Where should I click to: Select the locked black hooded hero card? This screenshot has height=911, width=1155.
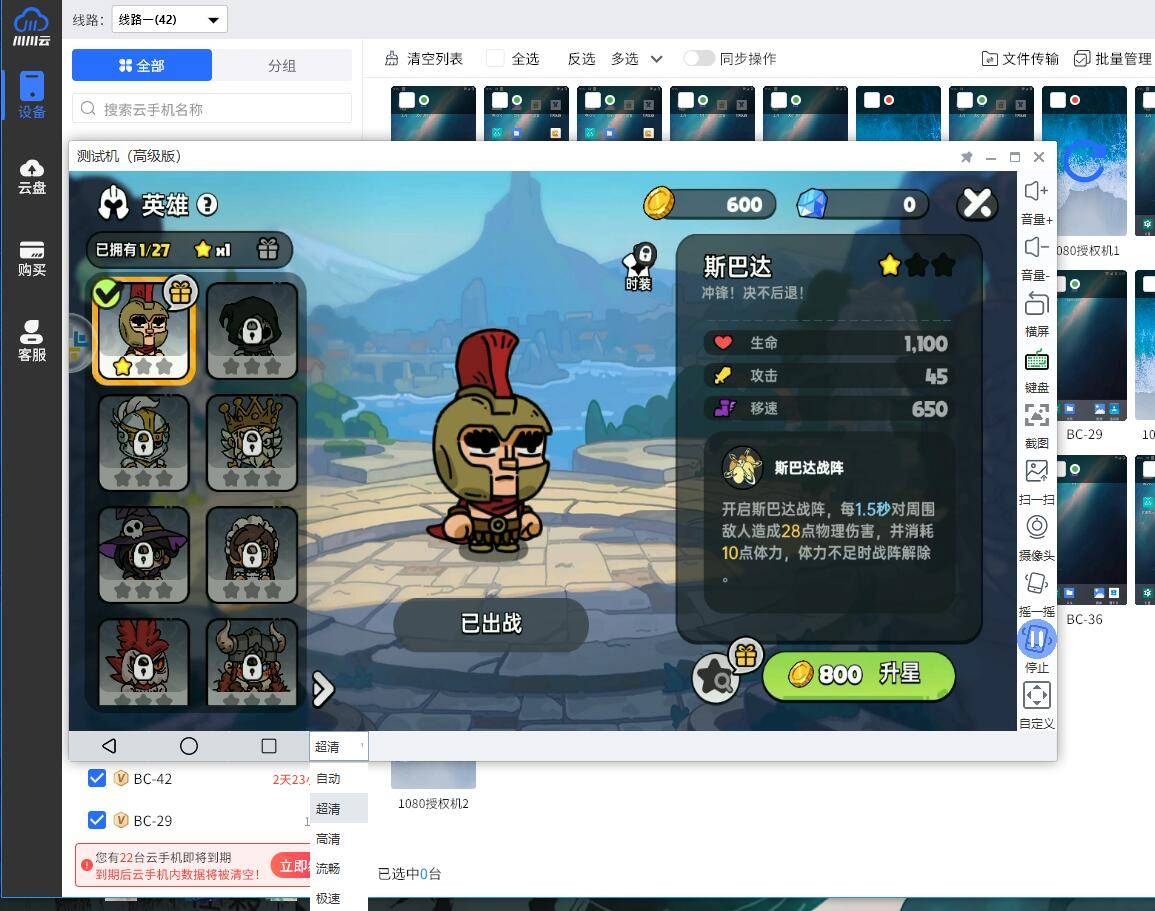coord(252,331)
